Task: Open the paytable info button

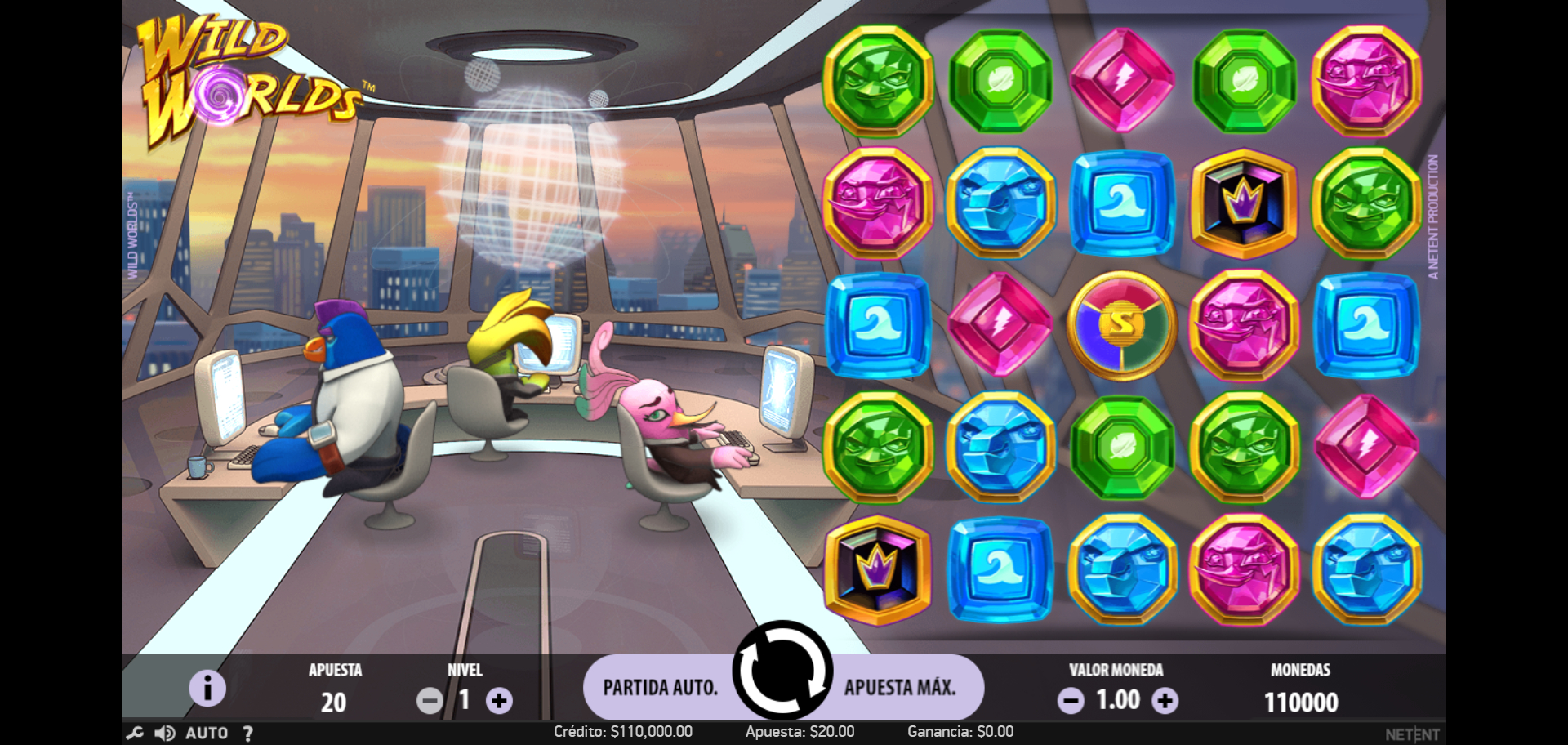Action: coord(207,688)
